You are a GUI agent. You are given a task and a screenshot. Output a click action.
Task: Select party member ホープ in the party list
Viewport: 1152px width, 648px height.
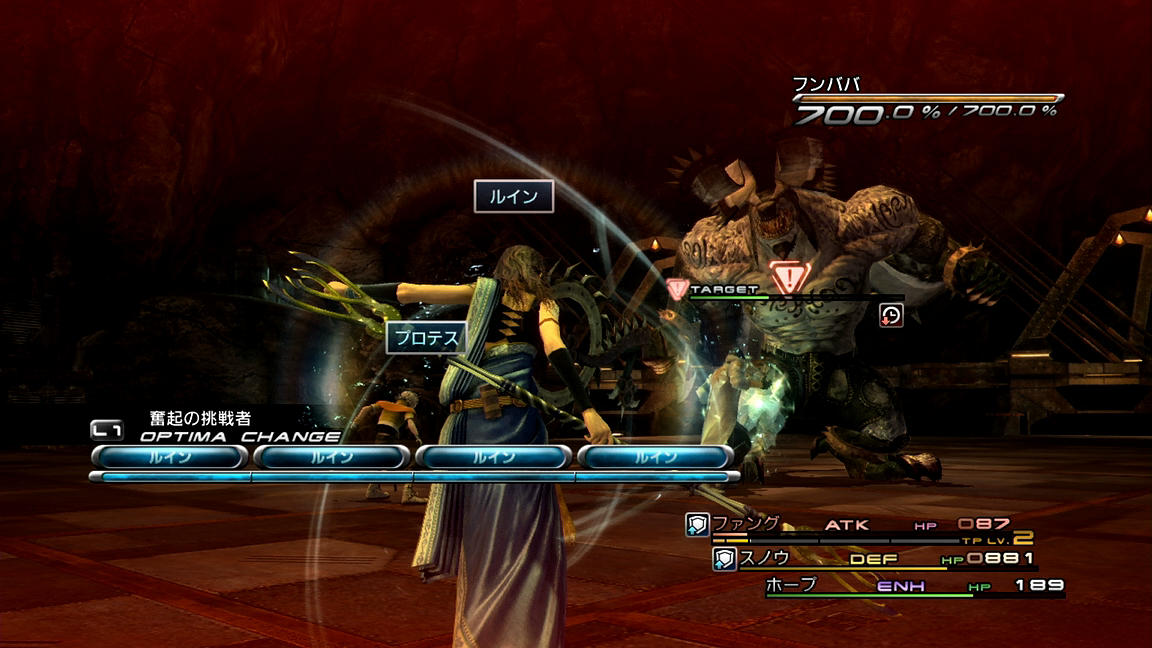point(791,585)
